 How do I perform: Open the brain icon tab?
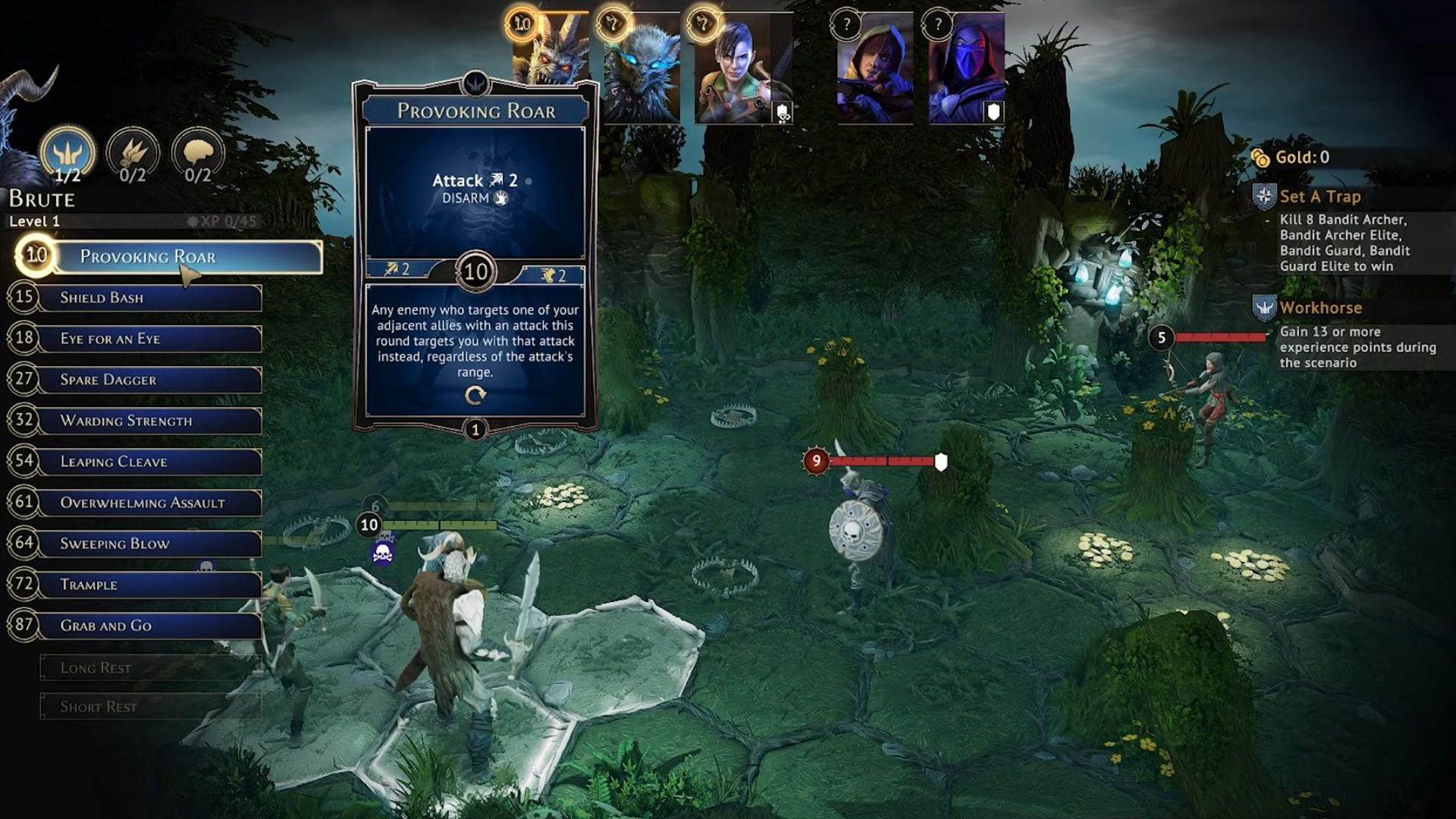(198, 154)
